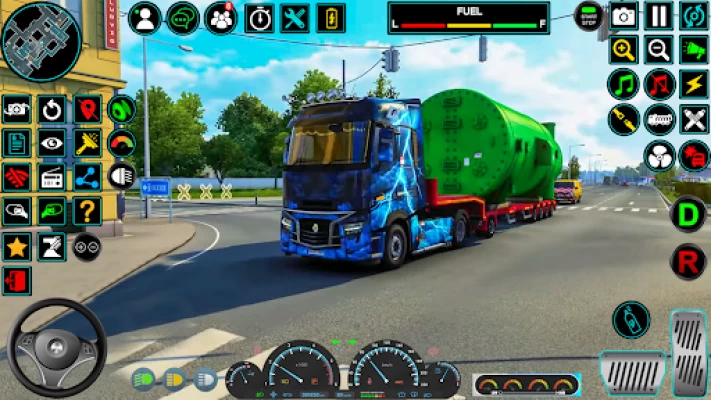Screen dimensions: 711x400
Task: Mute music with the red crossed note
Action: [x=658, y=84]
